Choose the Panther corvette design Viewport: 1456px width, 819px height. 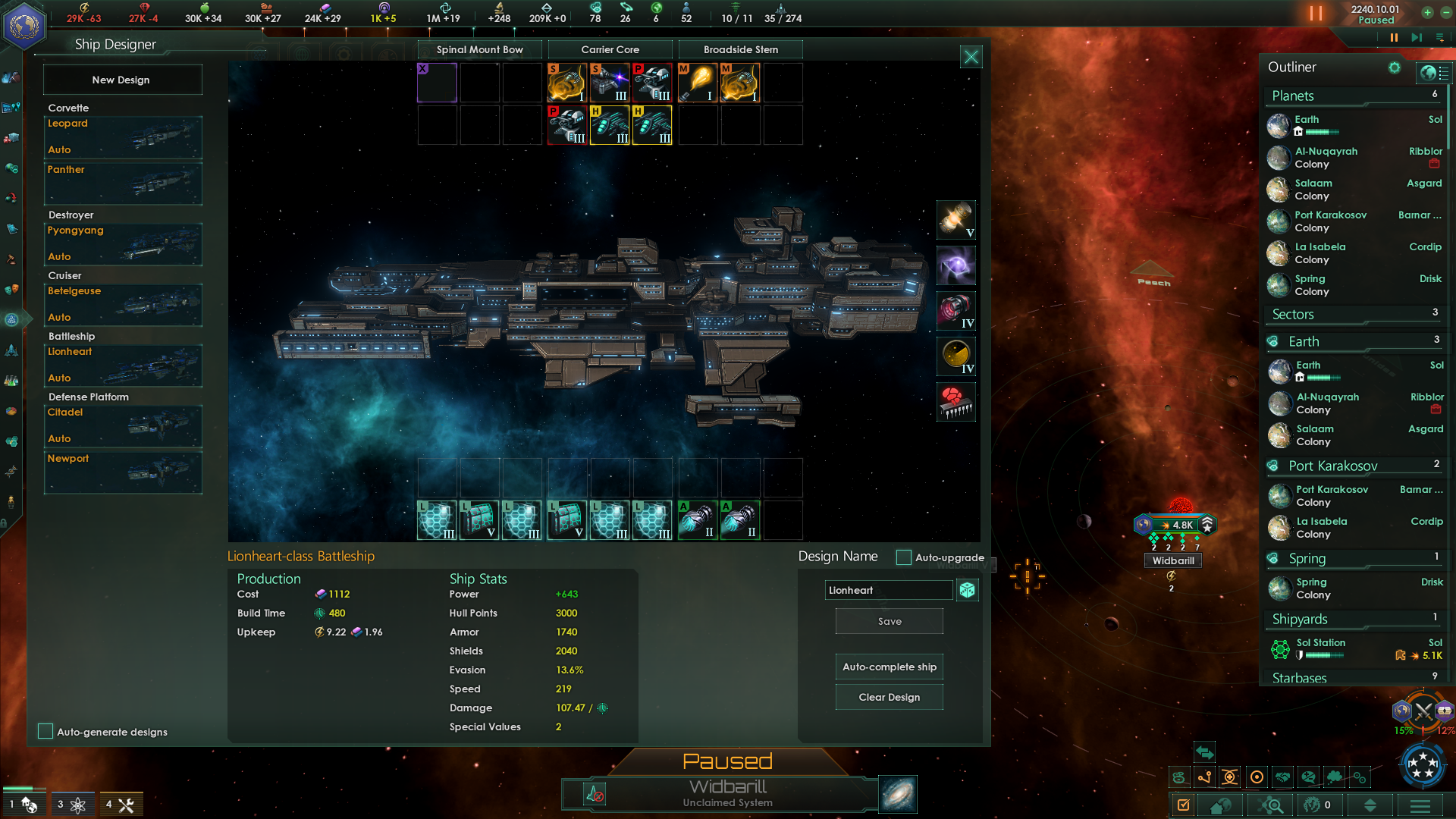click(123, 183)
